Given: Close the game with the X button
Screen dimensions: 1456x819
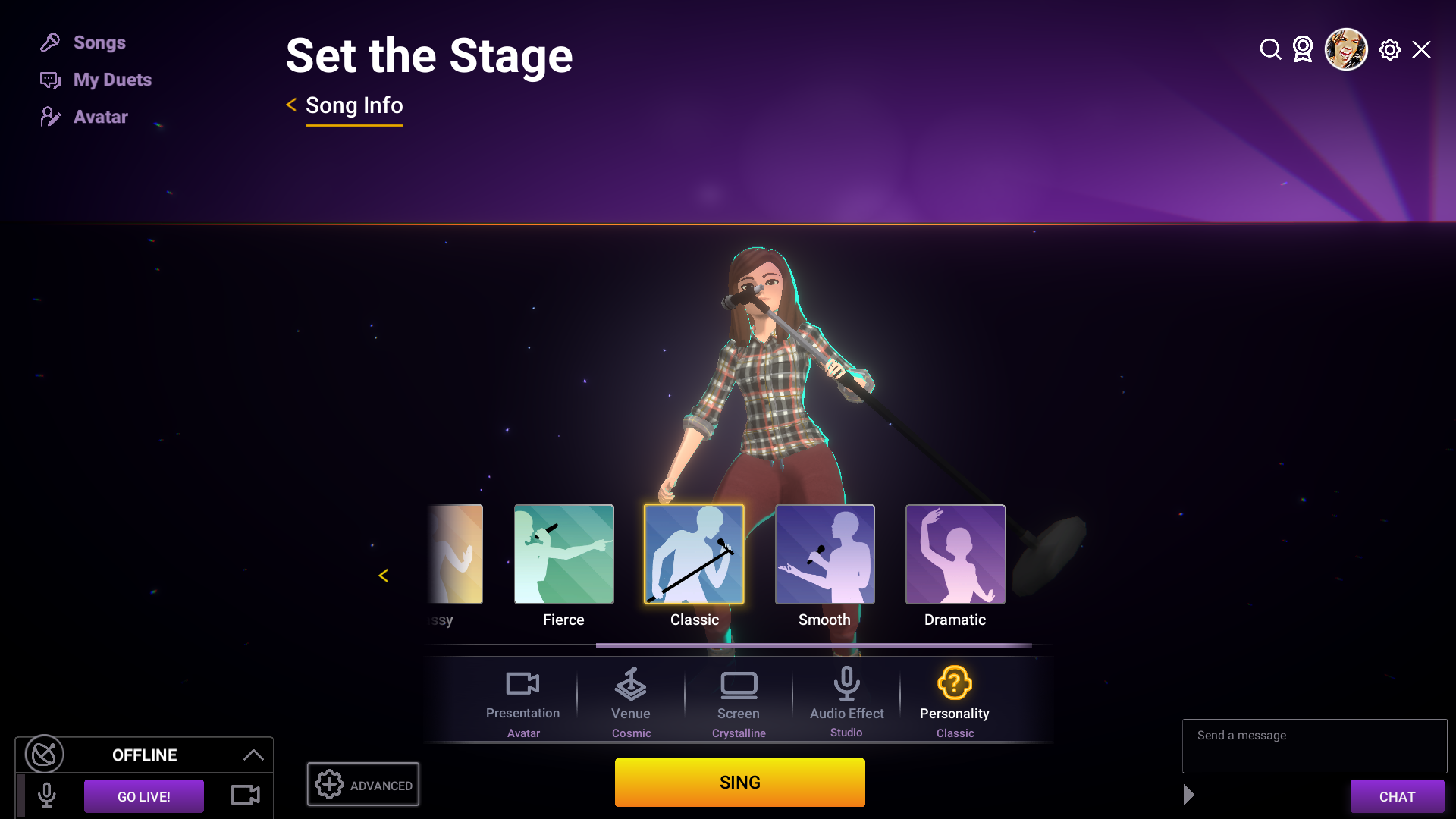Looking at the screenshot, I should point(1421,50).
